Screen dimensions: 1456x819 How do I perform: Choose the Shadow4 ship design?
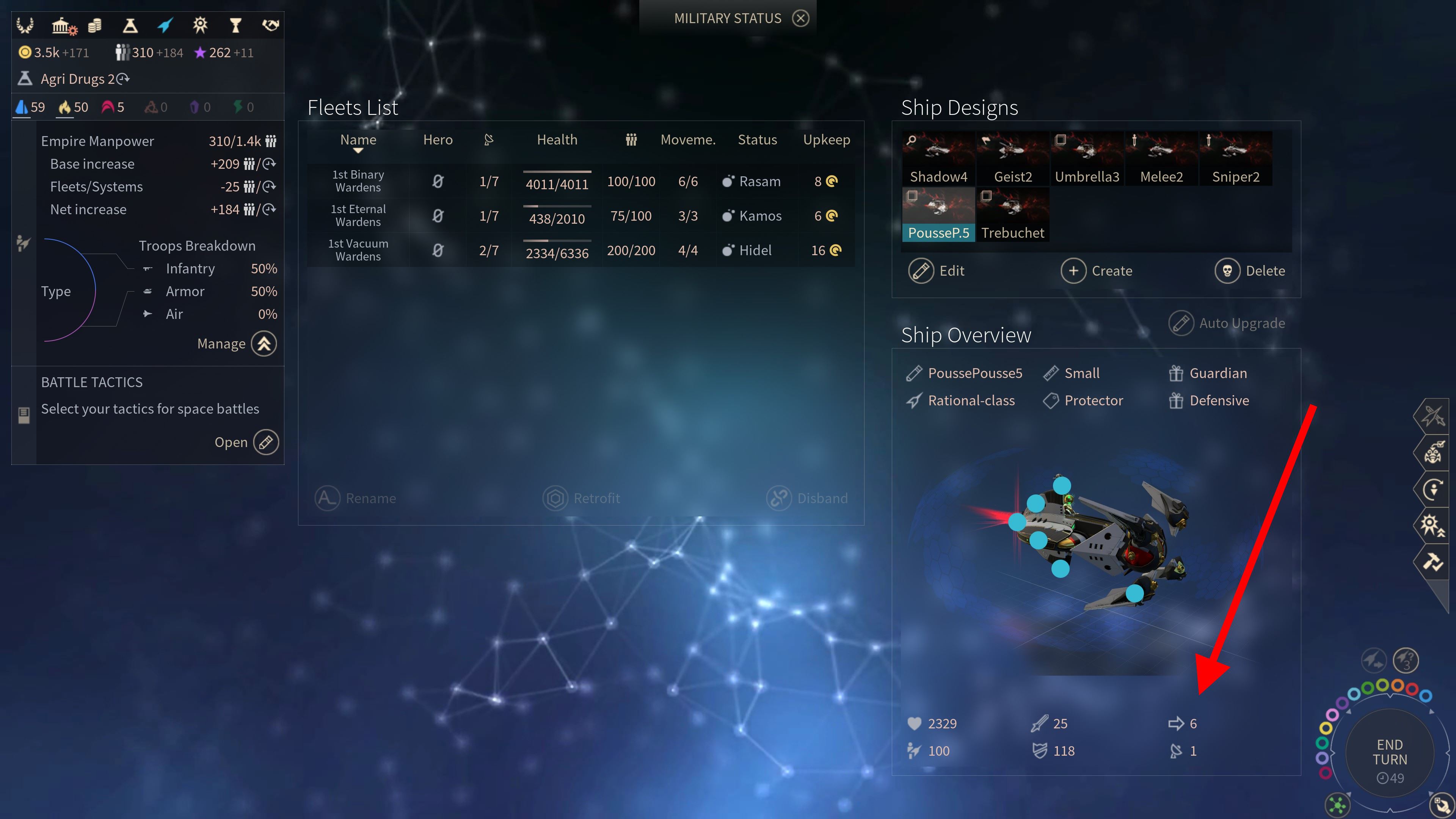(938, 159)
